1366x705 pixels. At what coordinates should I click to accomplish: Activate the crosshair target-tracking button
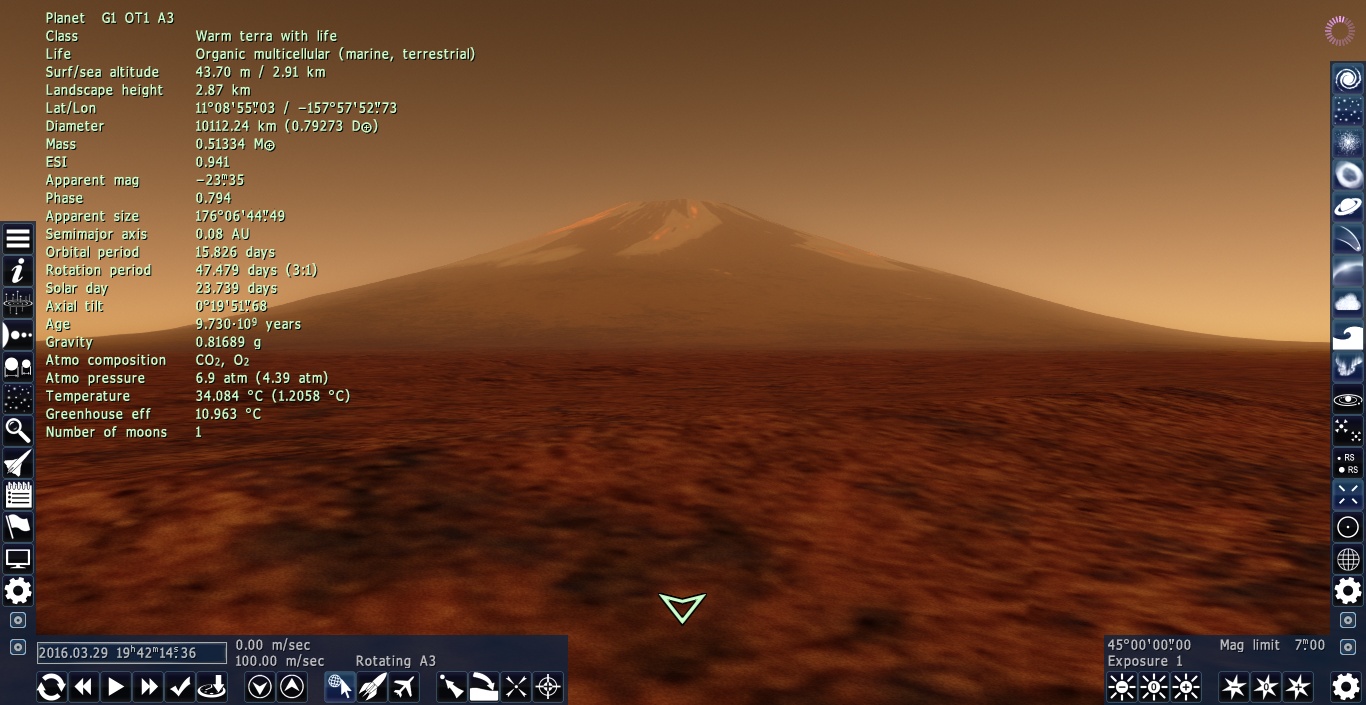tap(548, 687)
